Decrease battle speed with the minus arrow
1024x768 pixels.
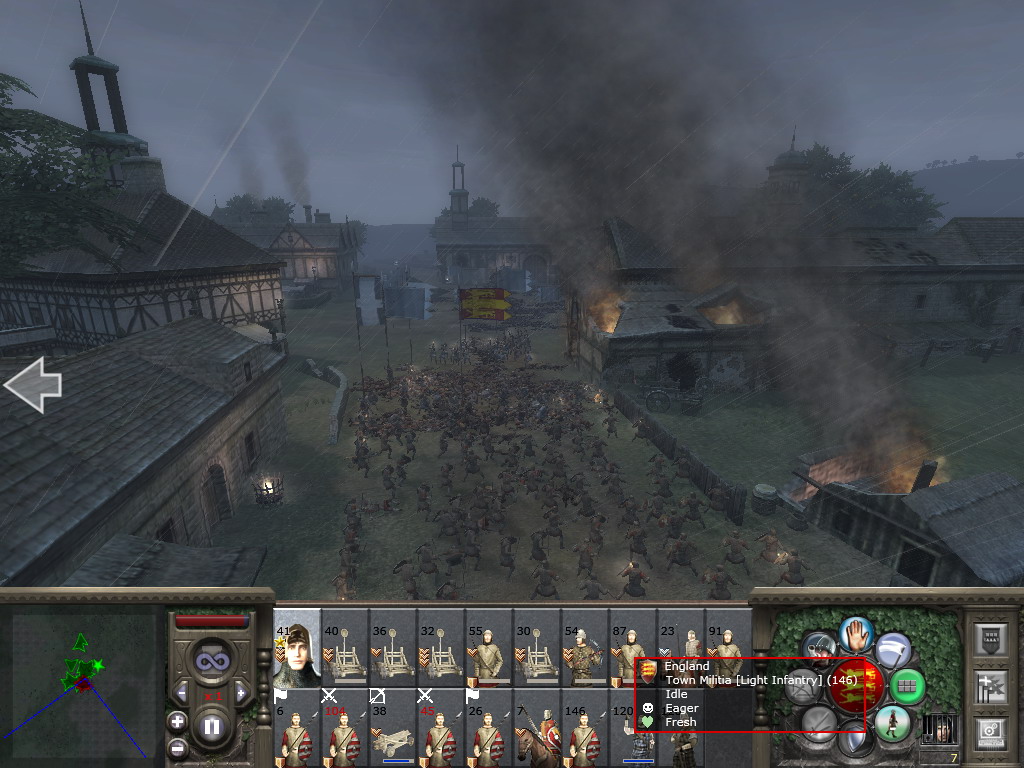click(181, 692)
